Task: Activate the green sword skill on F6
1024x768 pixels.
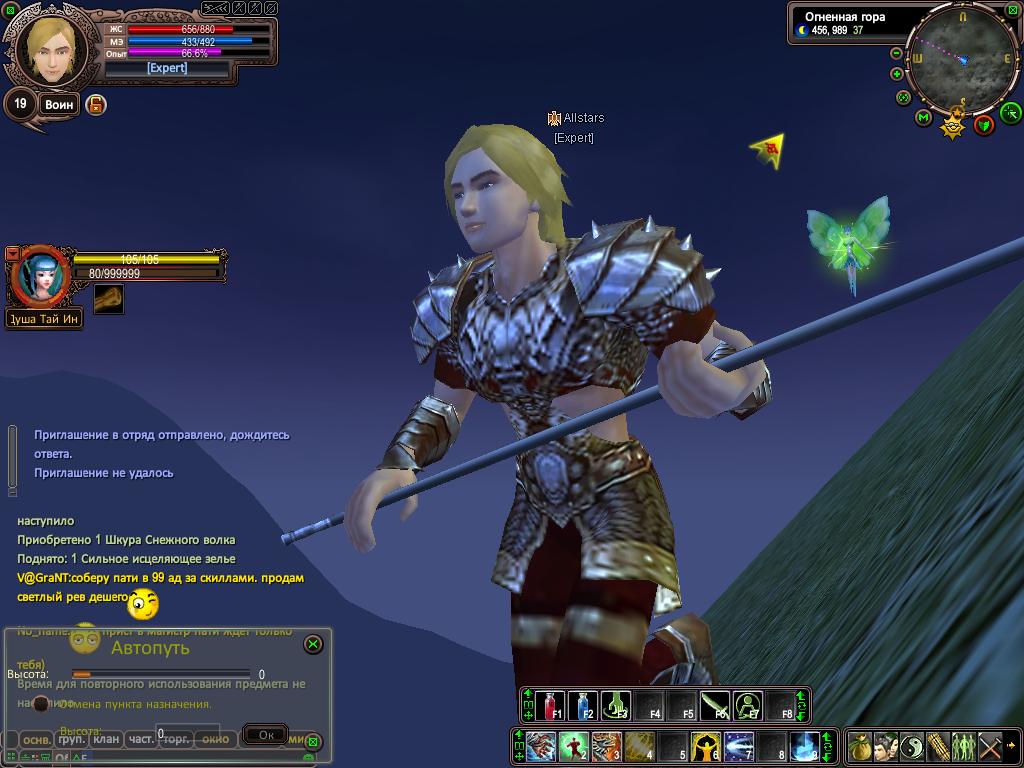Action: [x=715, y=705]
